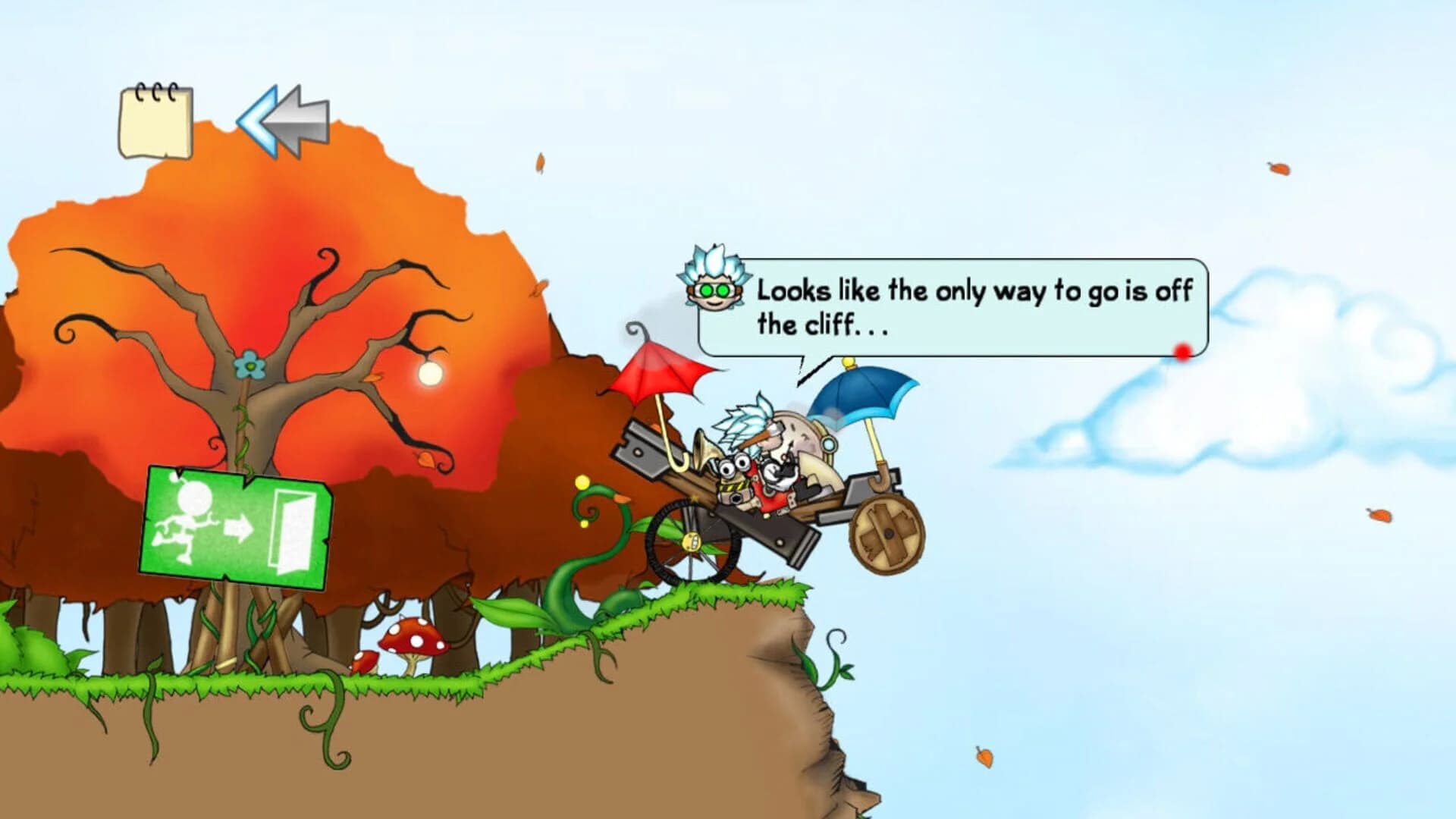Open the notepad objectives icon
This screenshot has width=1456, height=819.
click(155, 121)
